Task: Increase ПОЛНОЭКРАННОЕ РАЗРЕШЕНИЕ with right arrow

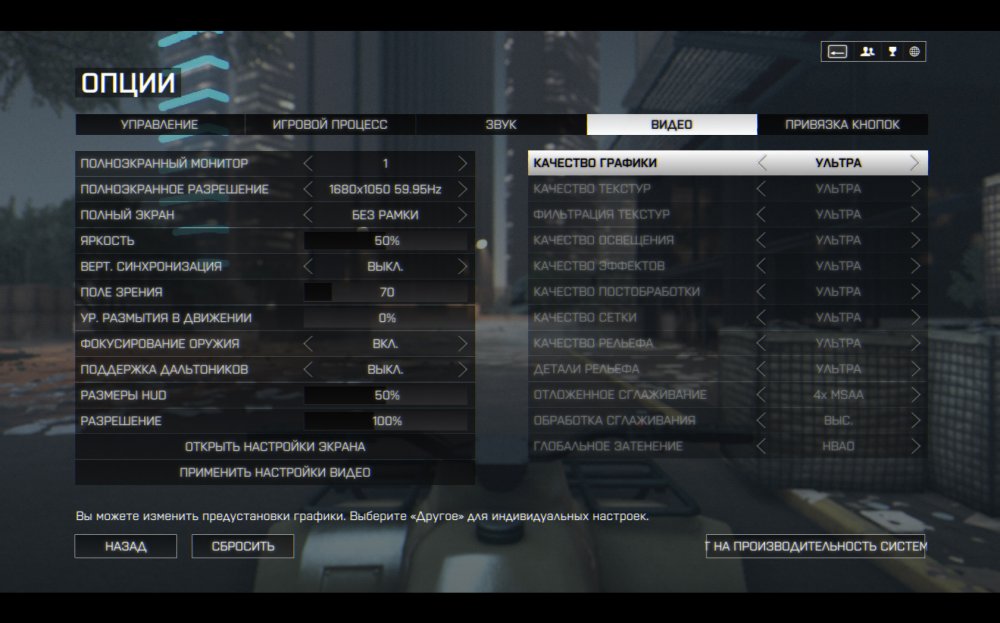Action: (462, 189)
